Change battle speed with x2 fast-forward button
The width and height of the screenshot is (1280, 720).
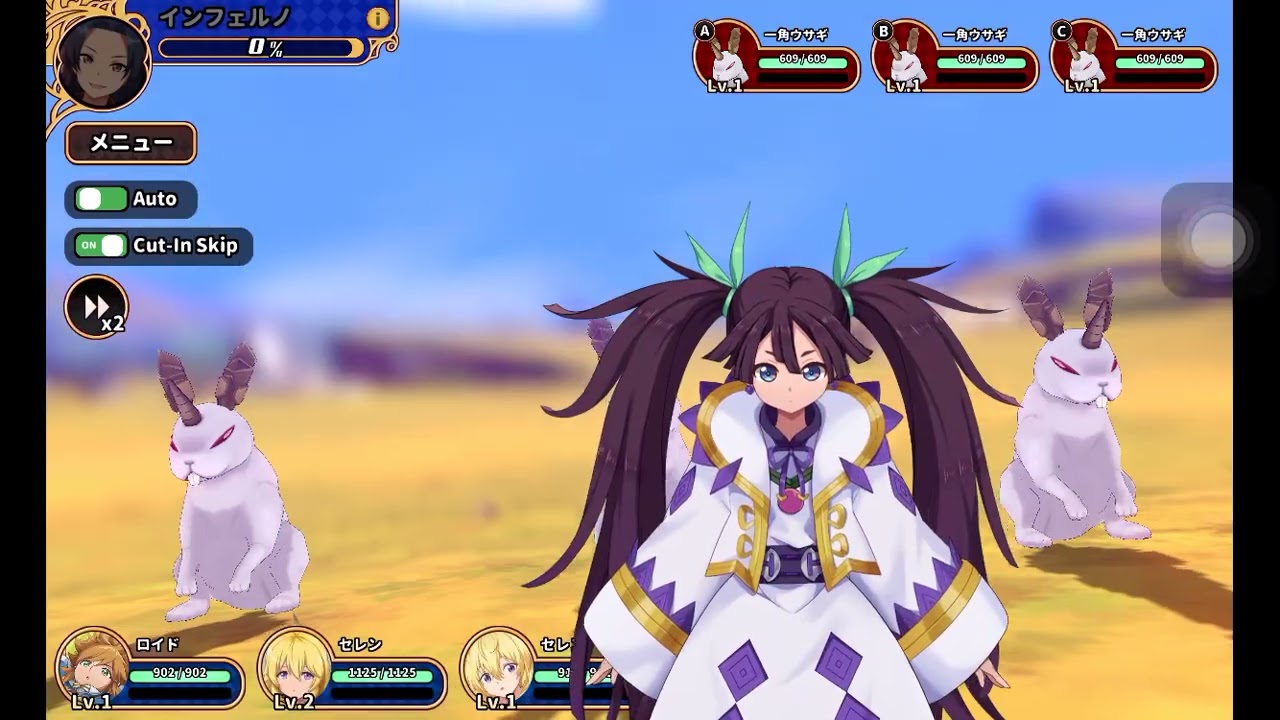point(97,307)
